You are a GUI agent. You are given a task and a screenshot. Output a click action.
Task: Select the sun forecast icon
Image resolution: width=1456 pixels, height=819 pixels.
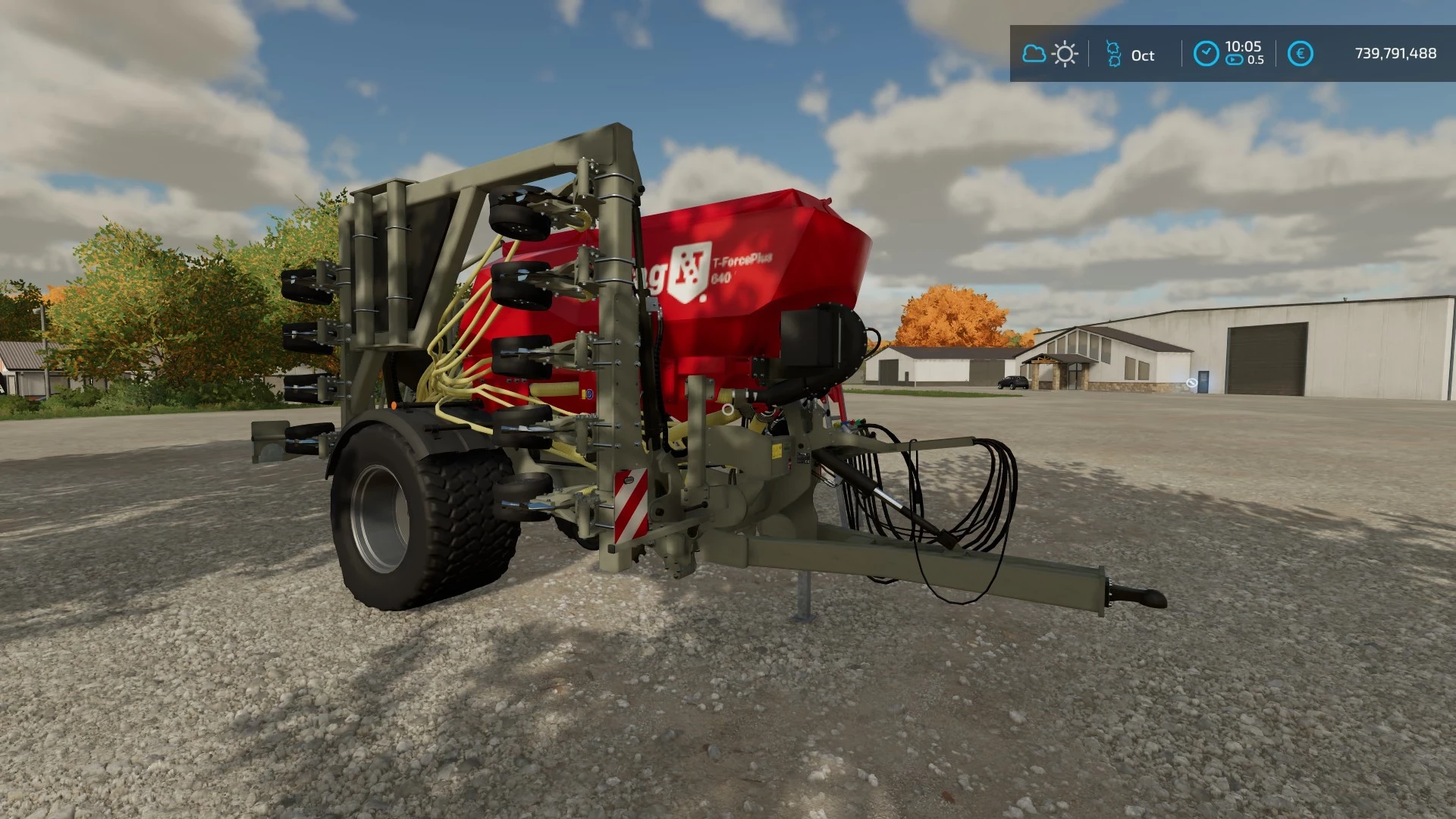1065,52
